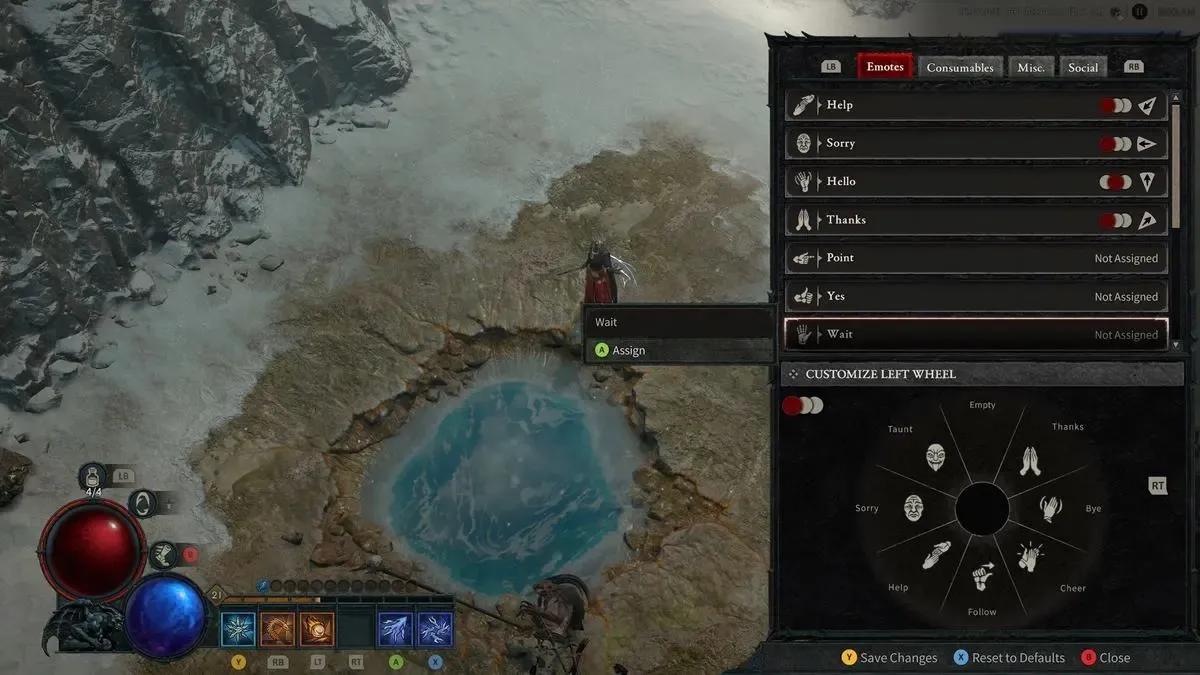1200x675 pixels.
Task: Select the Yes emote row in list
Action: [976, 296]
